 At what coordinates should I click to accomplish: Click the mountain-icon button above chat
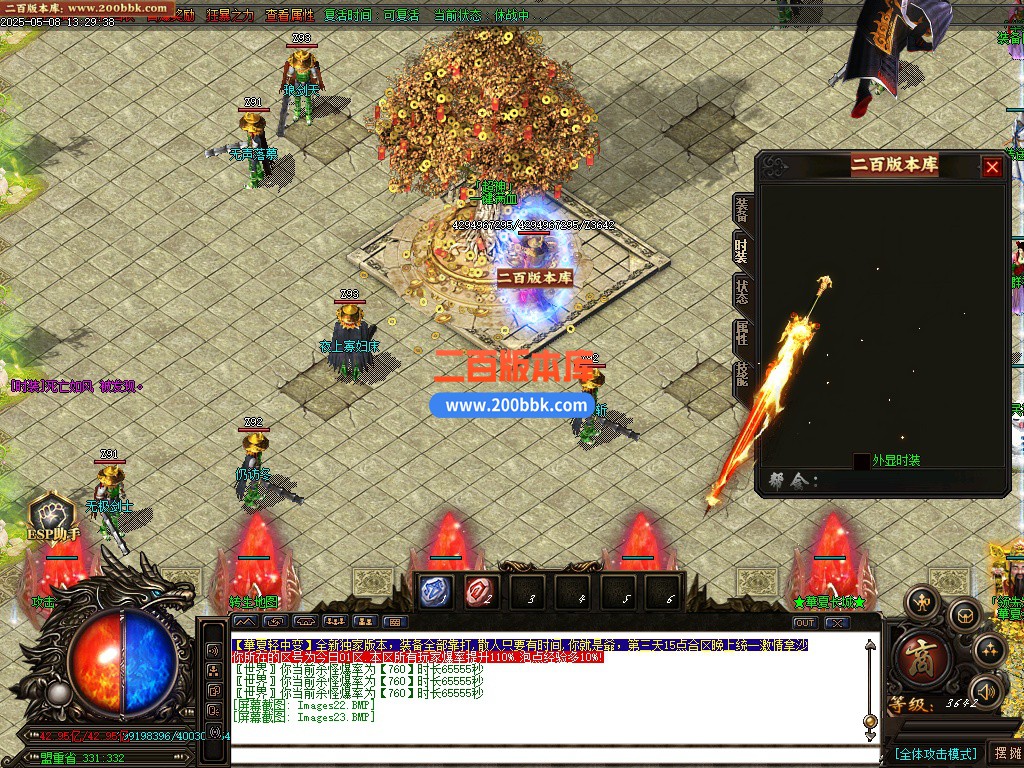[244, 622]
